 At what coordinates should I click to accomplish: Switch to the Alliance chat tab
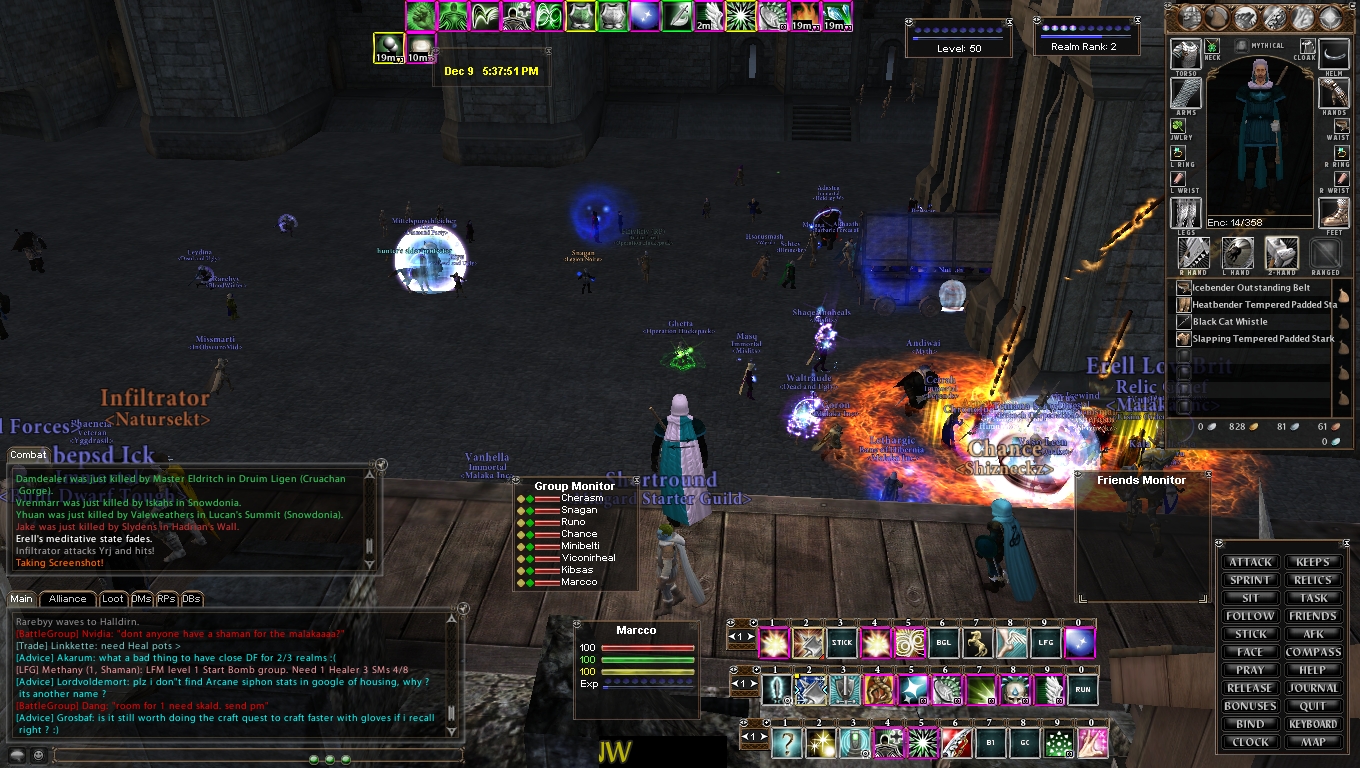pyautogui.click(x=68, y=599)
